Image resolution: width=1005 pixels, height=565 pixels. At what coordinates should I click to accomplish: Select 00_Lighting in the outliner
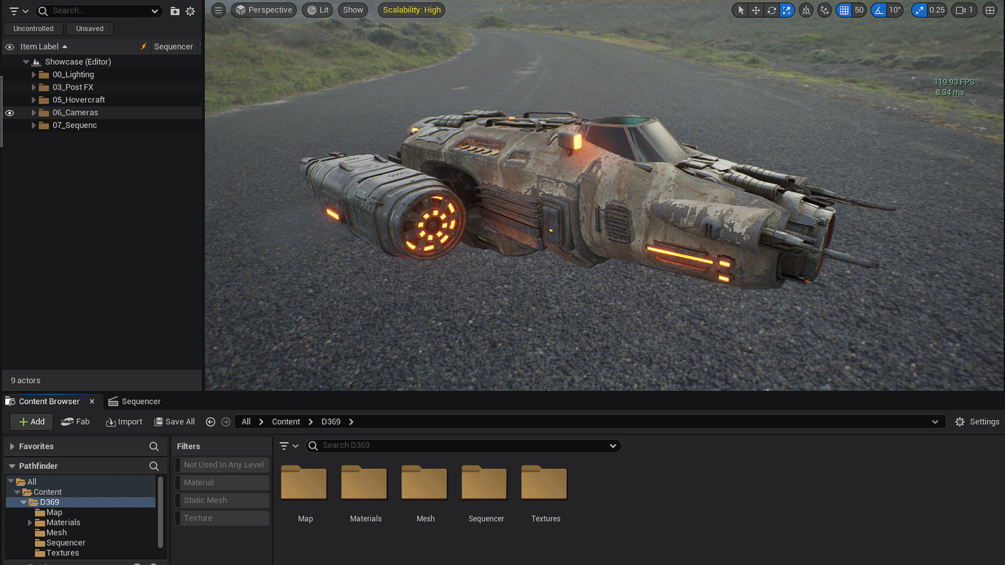pyautogui.click(x=73, y=75)
